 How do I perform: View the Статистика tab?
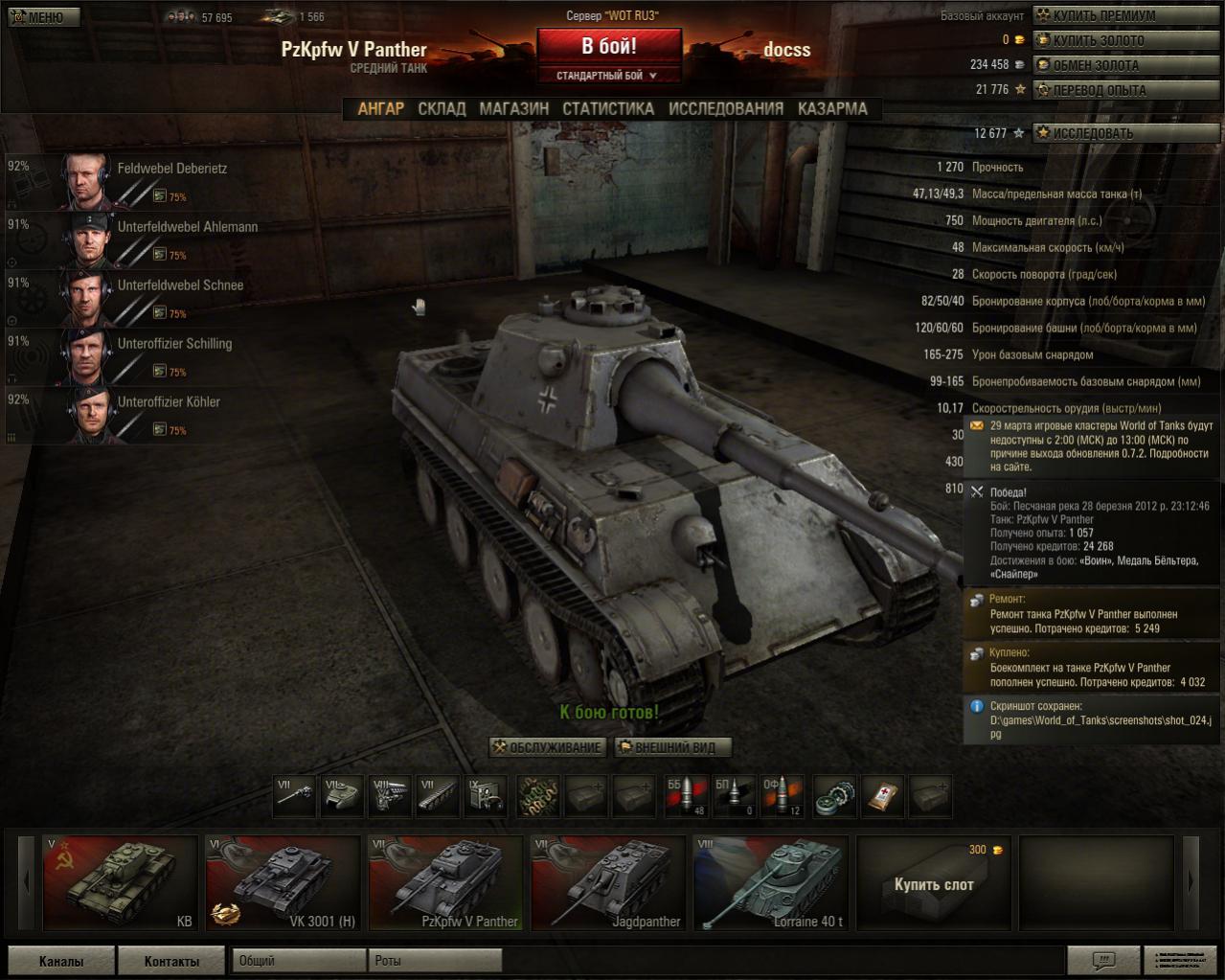[608, 108]
